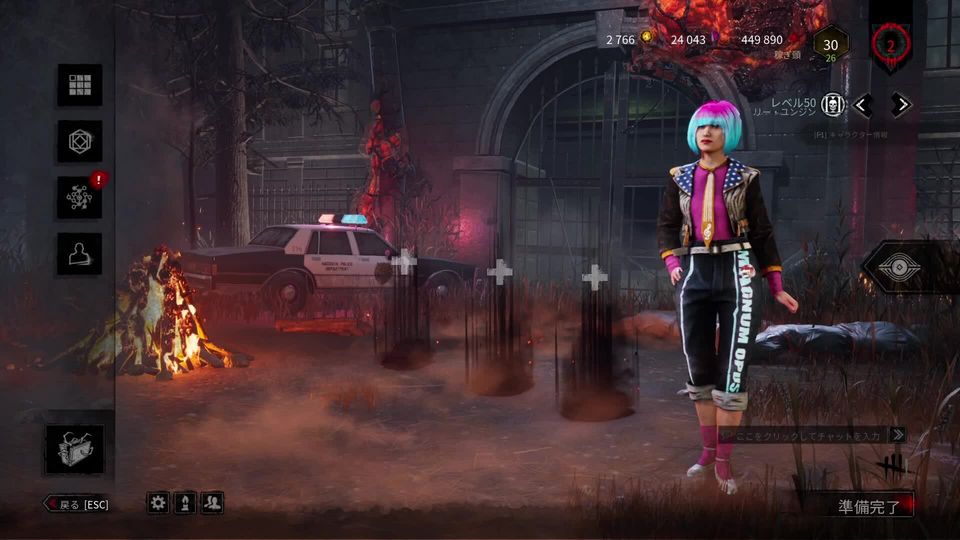Switch to the next character arrow

[901, 105]
